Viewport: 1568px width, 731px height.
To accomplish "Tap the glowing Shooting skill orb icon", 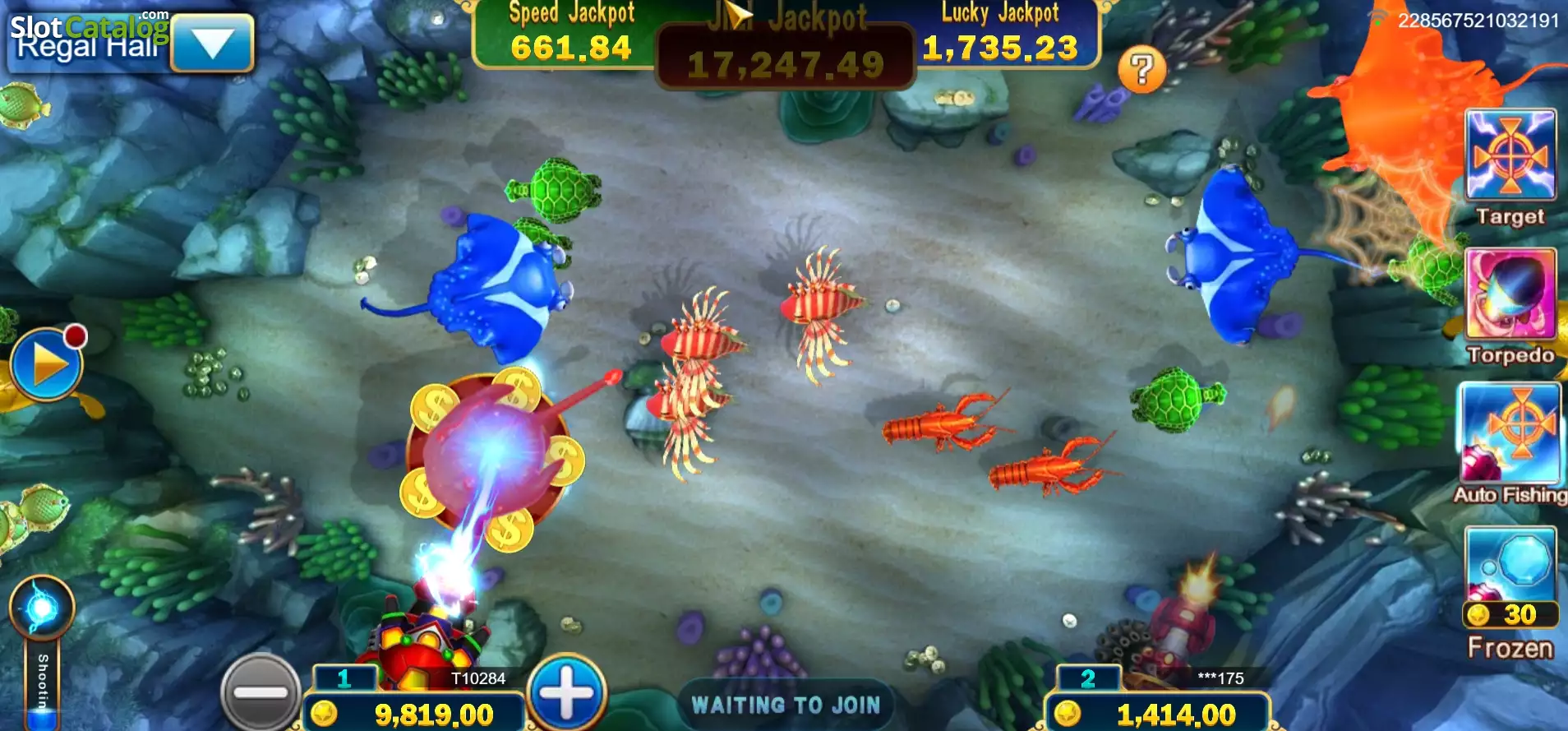I will (43, 606).
